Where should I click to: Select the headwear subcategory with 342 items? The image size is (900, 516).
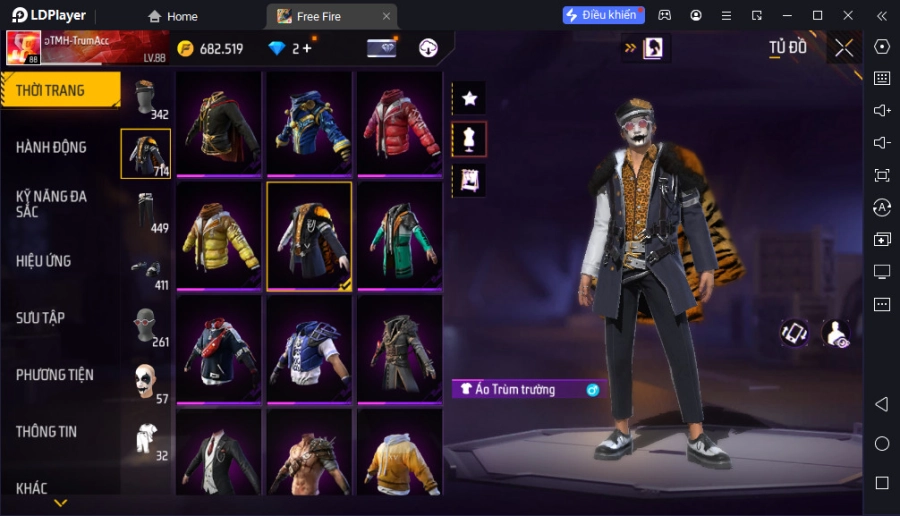point(146,98)
